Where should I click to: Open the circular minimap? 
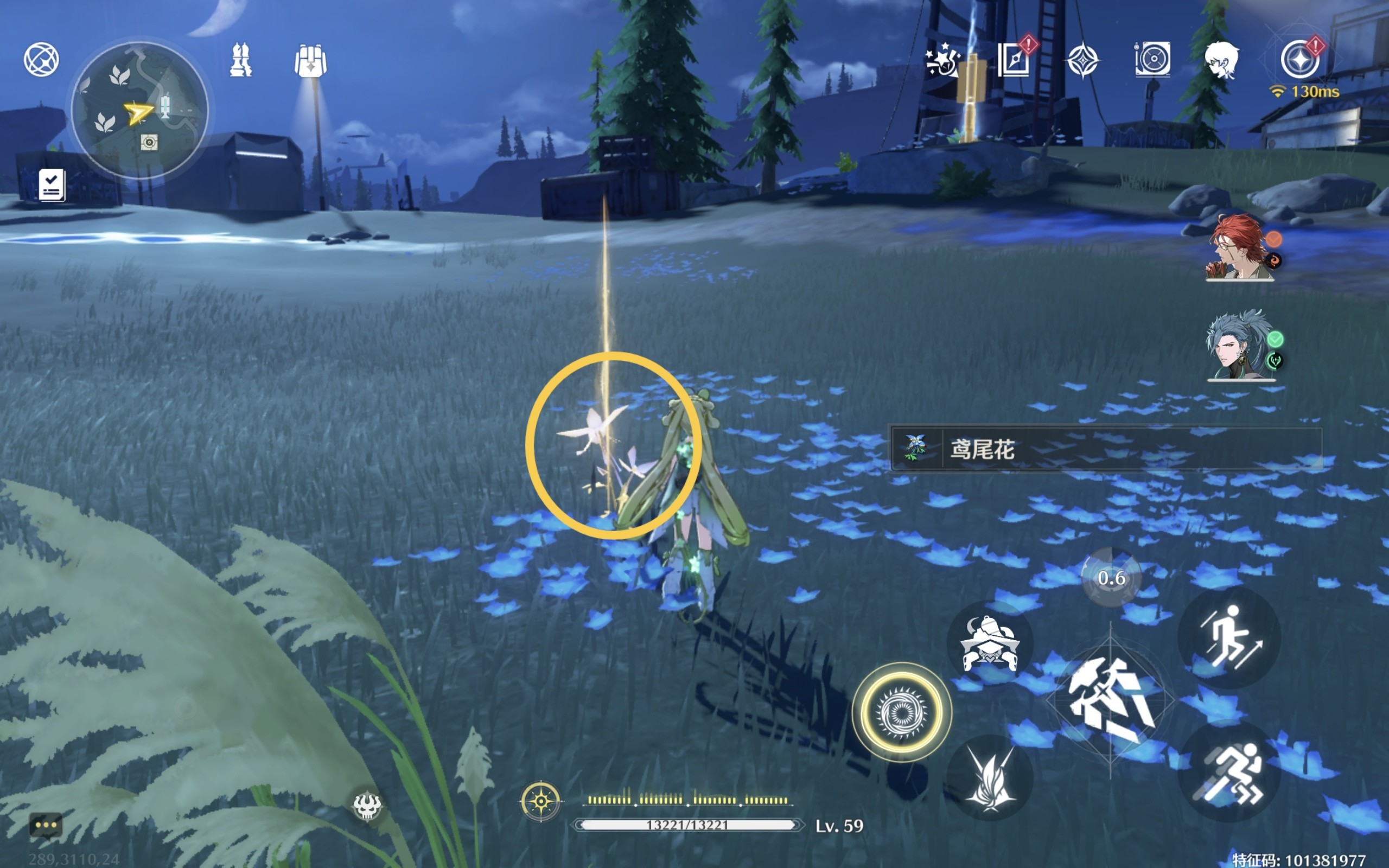tap(139, 110)
